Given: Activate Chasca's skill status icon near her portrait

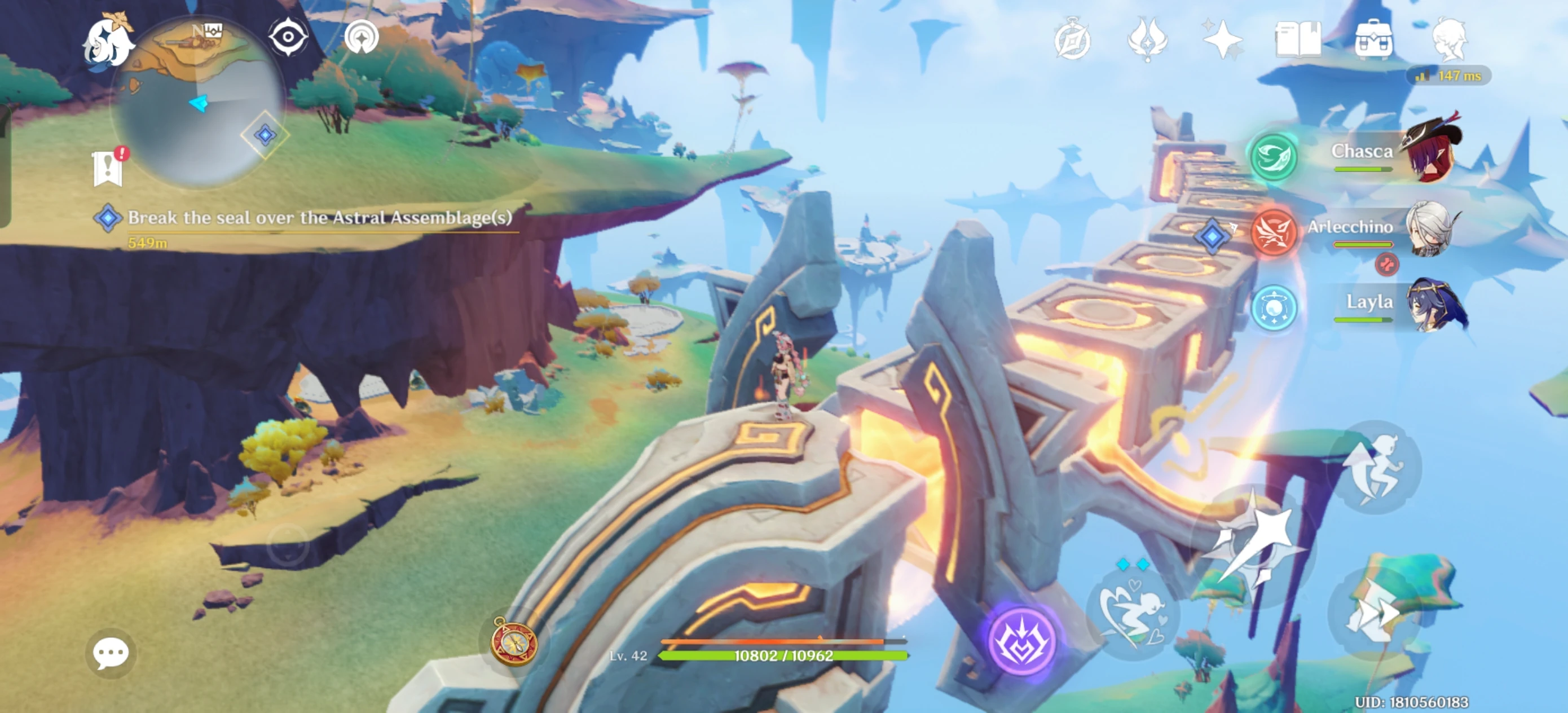Looking at the screenshot, I should pyautogui.click(x=1275, y=157).
